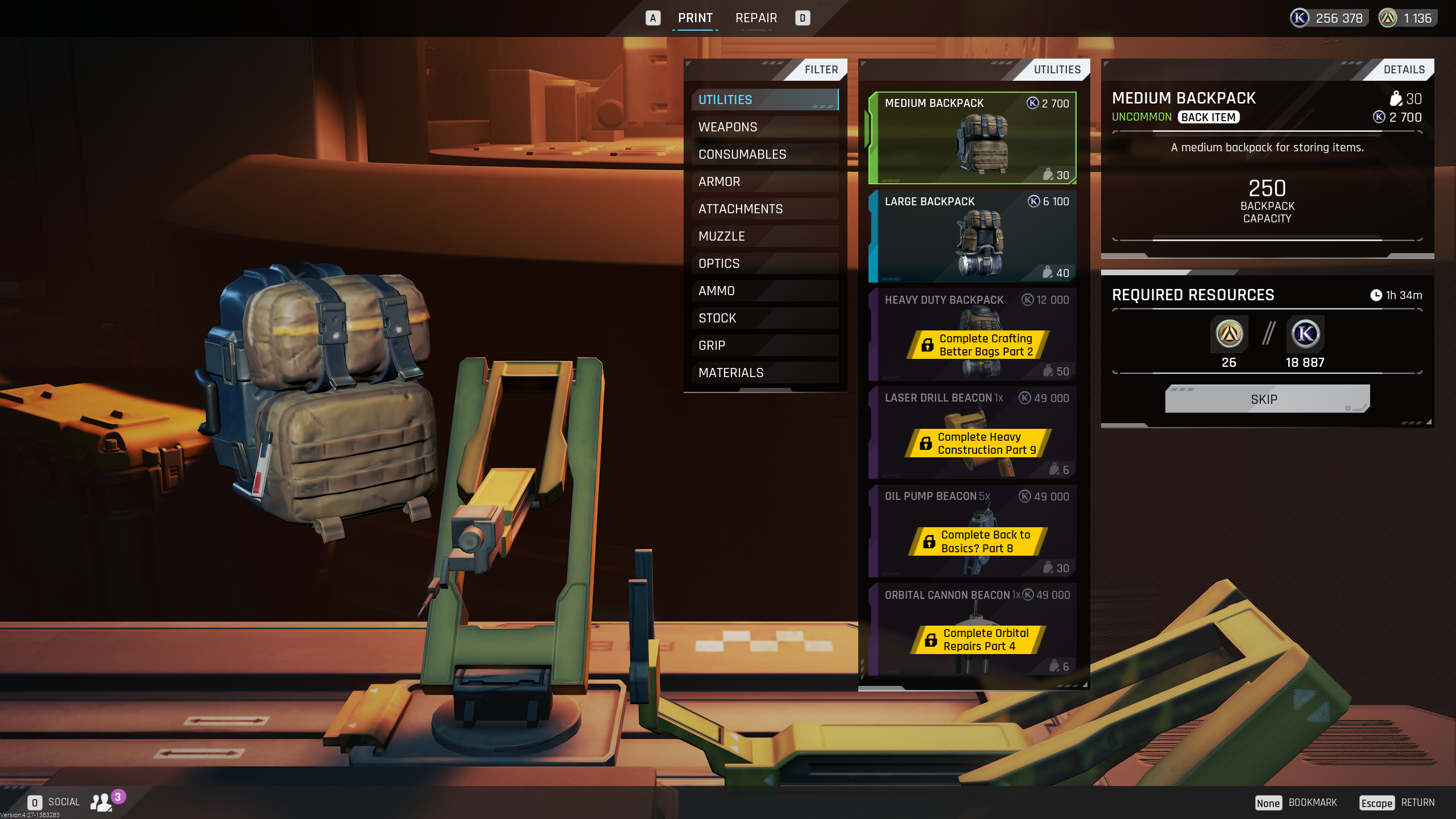The image size is (1456, 819).
Task: Select the Print tab
Action: pyautogui.click(x=695, y=18)
